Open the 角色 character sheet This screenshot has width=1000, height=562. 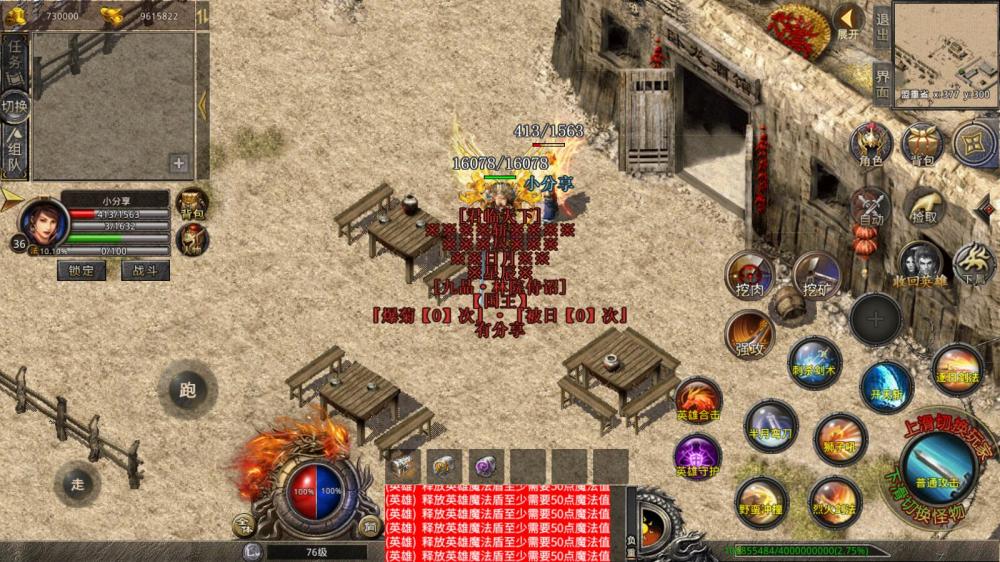coord(870,146)
